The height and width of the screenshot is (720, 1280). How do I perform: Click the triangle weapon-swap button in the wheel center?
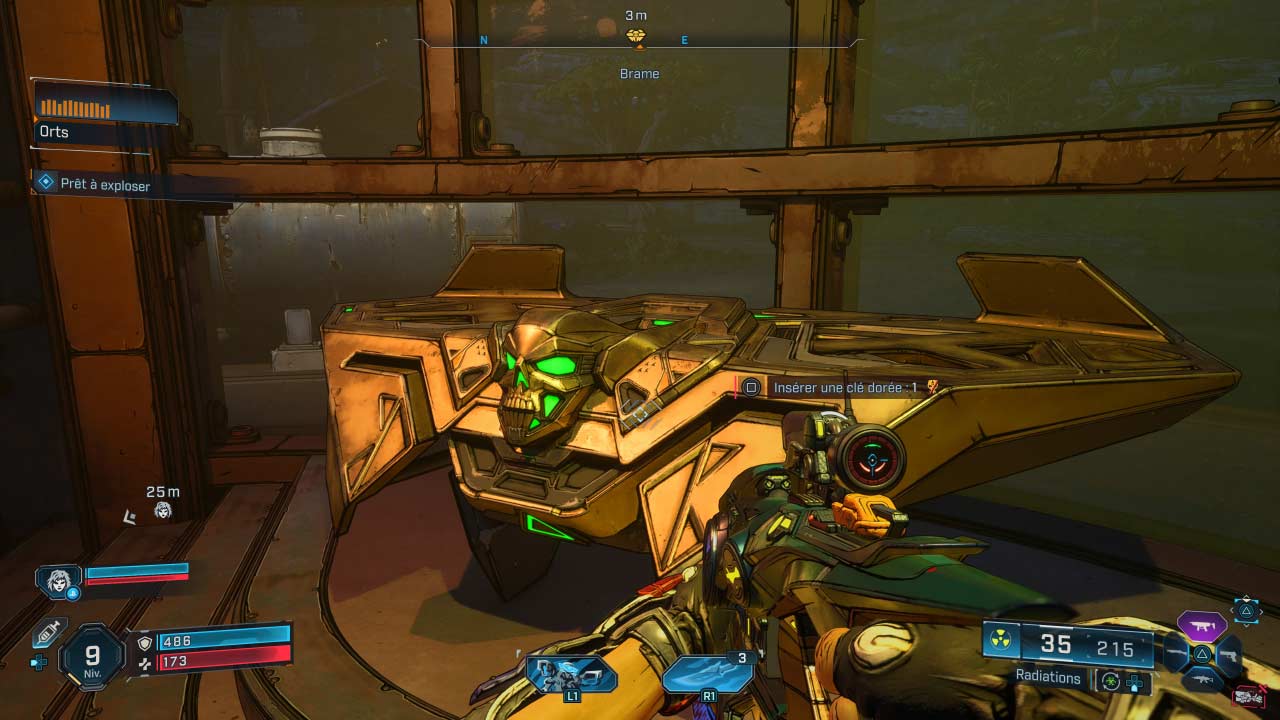pos(1202,655)
